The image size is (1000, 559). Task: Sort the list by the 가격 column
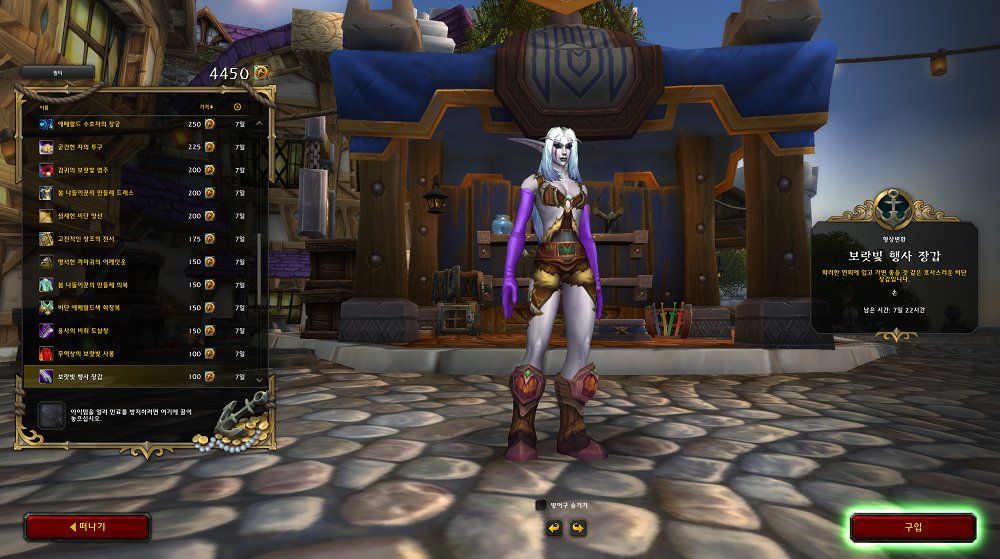(x=206, y=105)
